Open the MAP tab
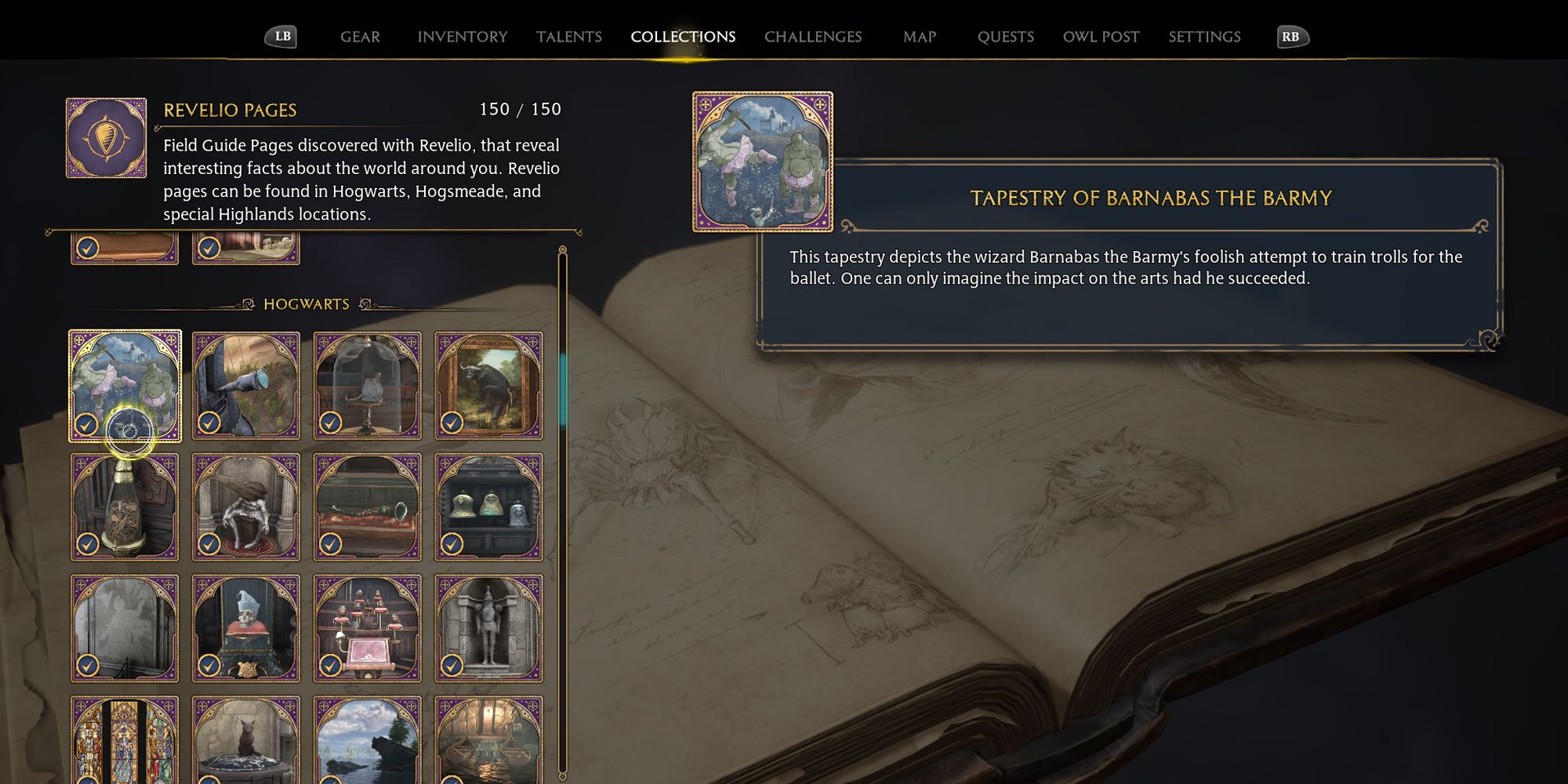This screenshot has height=784, width=1568. [x=919, y=36]
